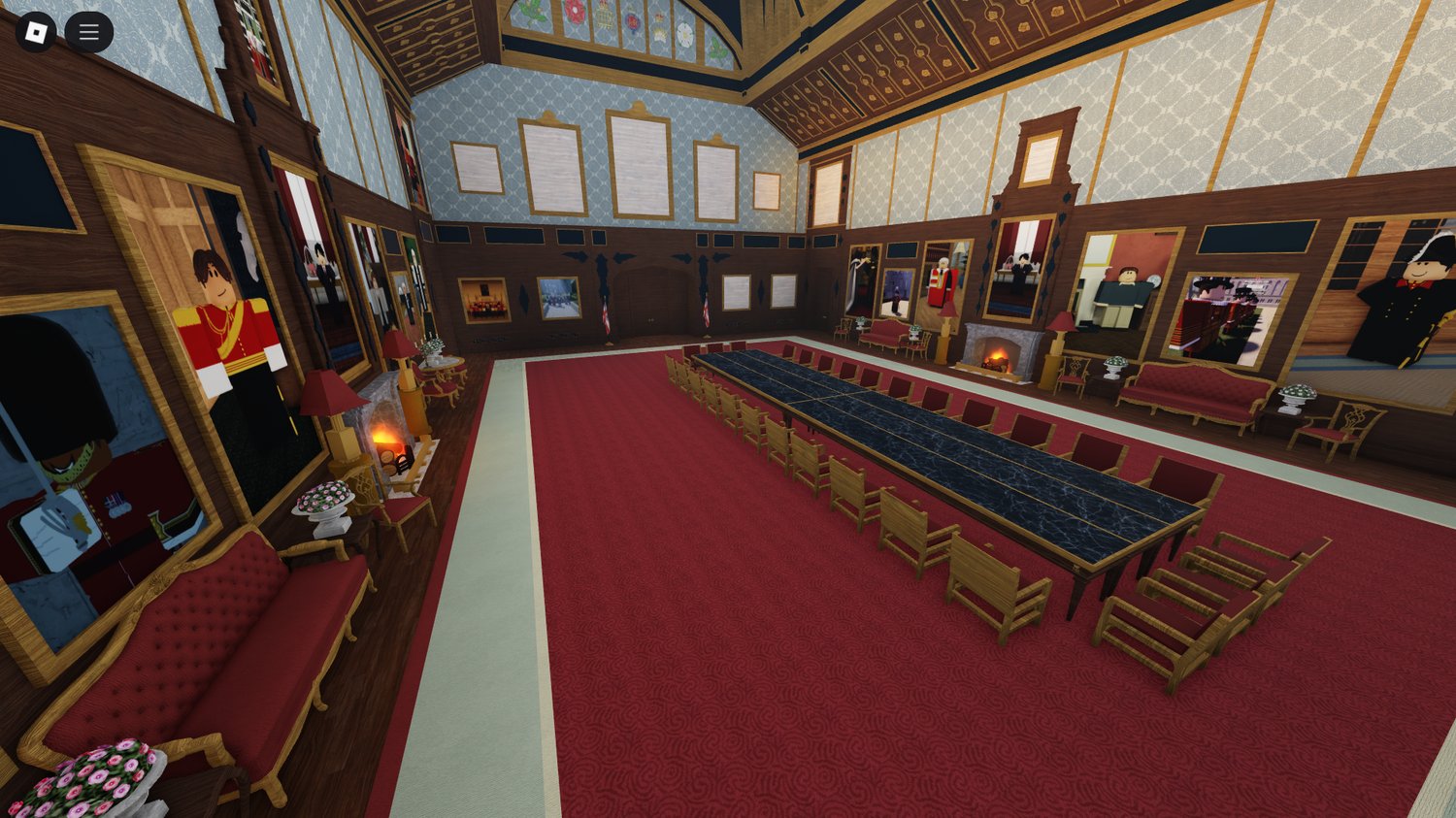Open the hamburger menu icon
The width and height of the screenshot is (1456, 818).
point(88,30)
